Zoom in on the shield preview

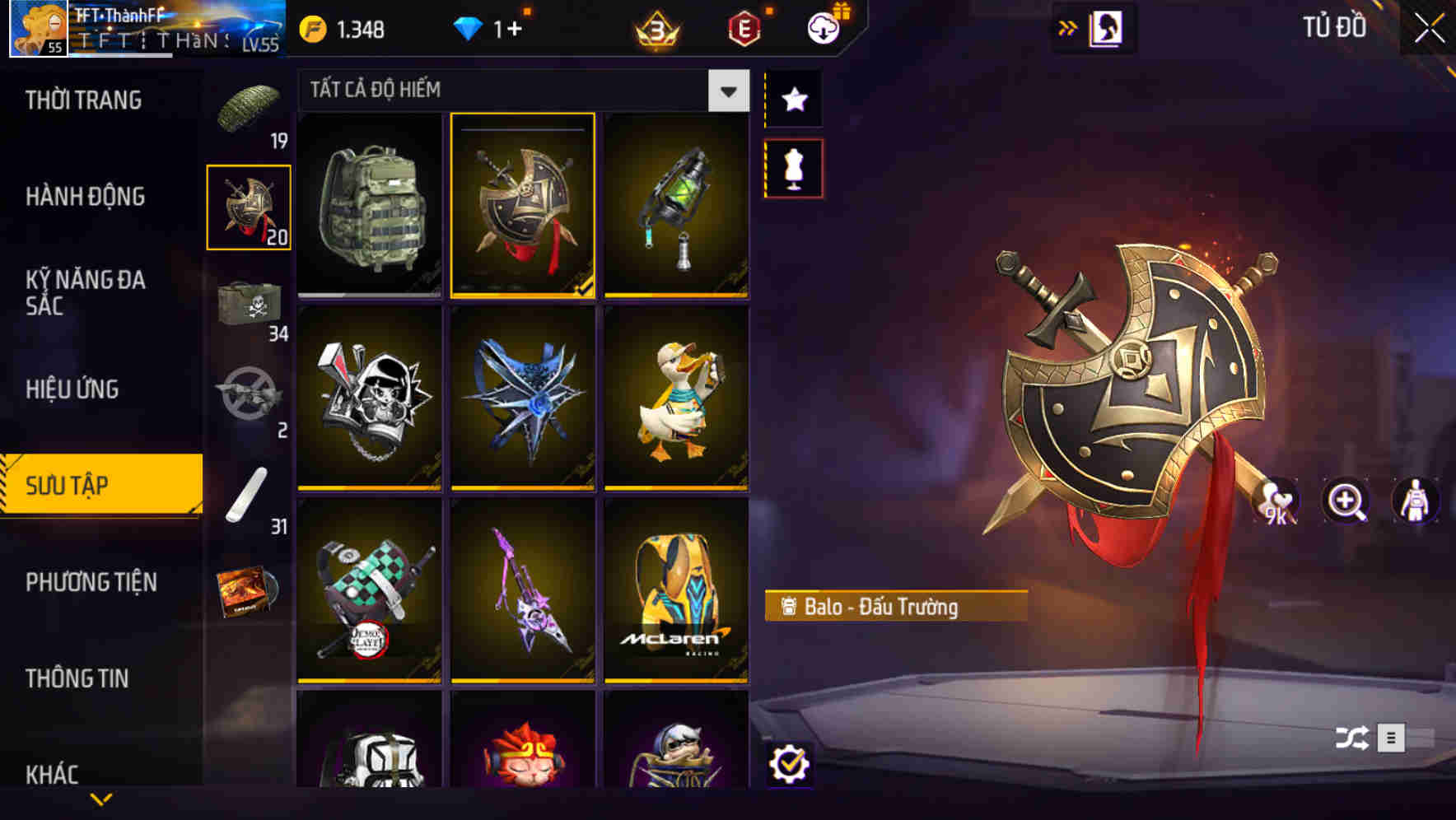tap(1346, 501)
